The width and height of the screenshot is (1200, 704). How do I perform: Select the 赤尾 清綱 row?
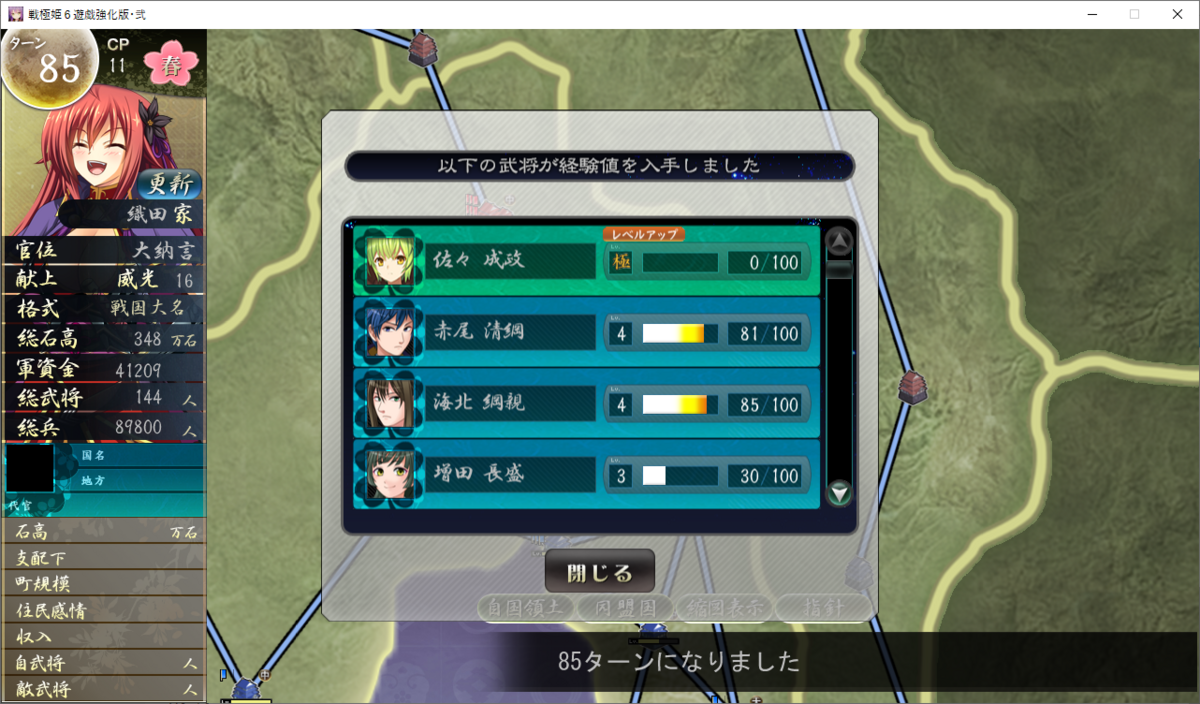[x=586, y=333]
